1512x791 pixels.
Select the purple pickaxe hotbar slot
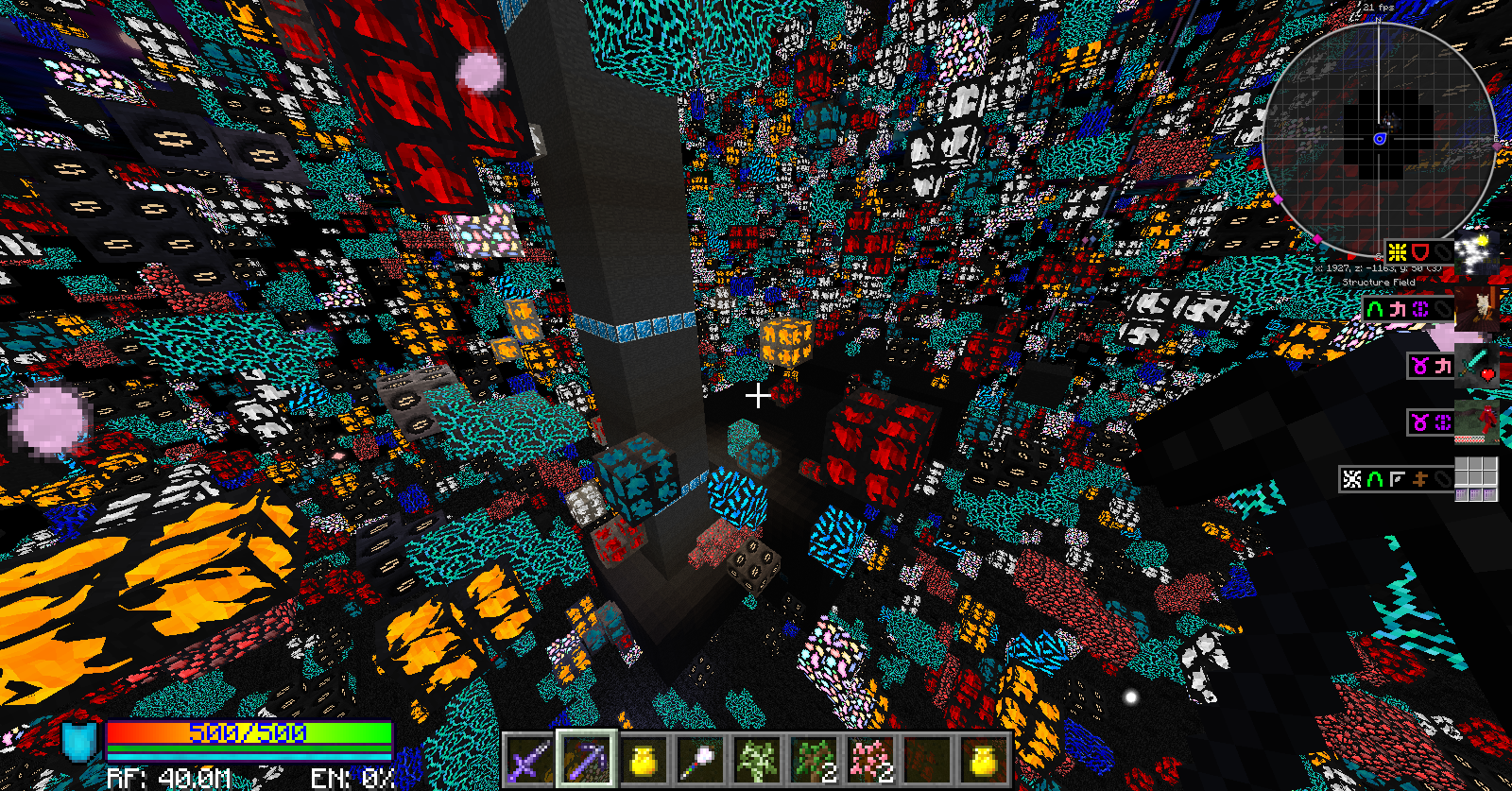587,759
